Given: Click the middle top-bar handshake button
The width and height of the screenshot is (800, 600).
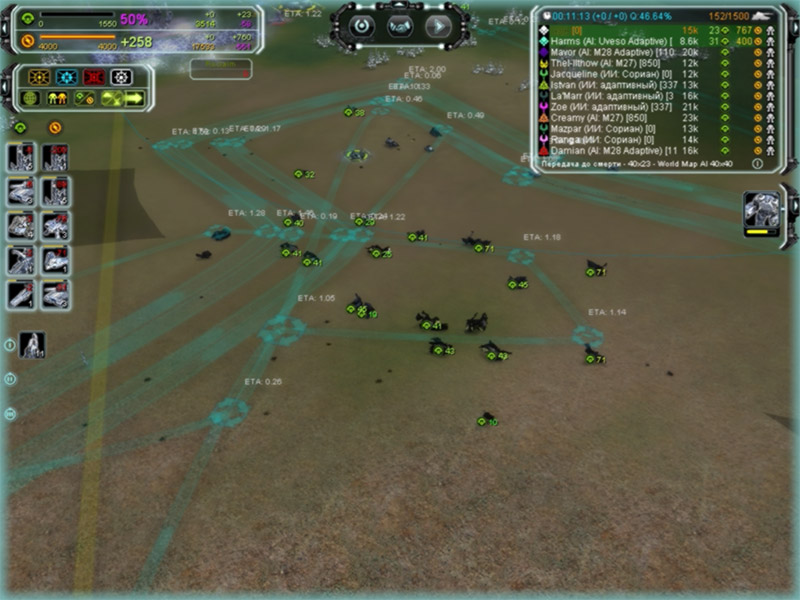Looking at the screenshot, I should point(399,25).
